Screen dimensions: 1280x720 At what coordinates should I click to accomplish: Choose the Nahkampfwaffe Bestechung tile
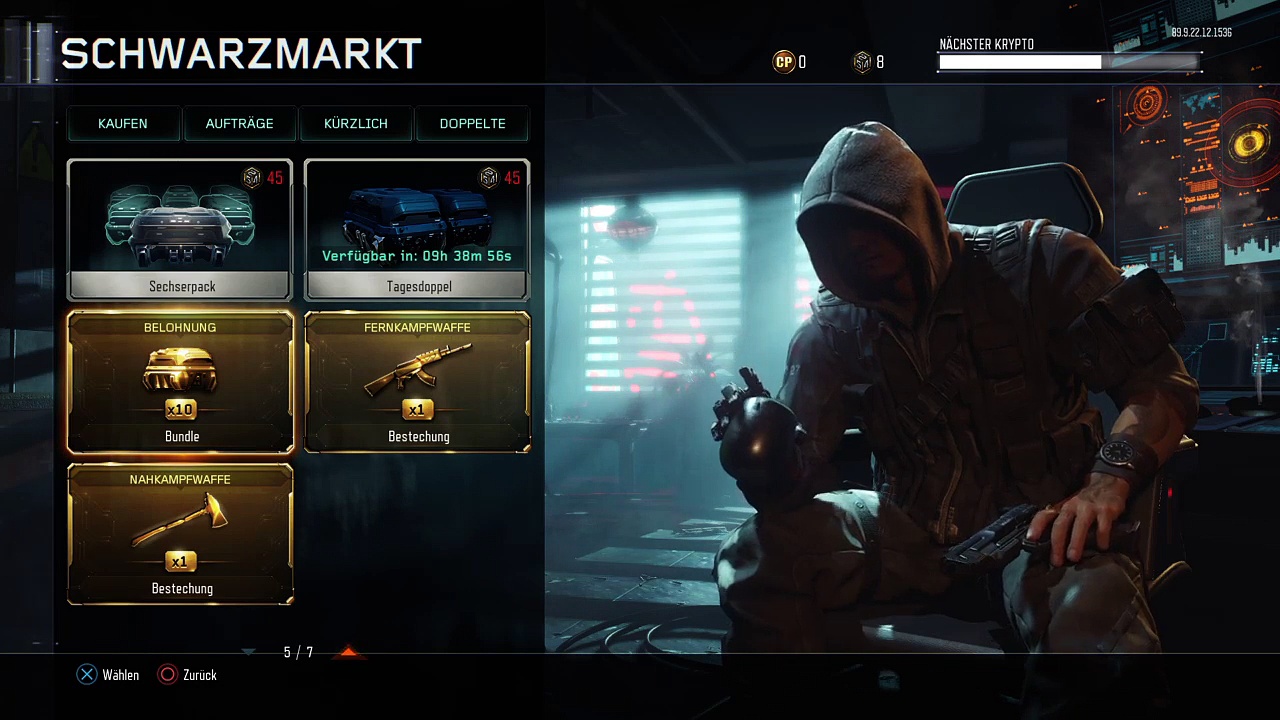point(180,534)
